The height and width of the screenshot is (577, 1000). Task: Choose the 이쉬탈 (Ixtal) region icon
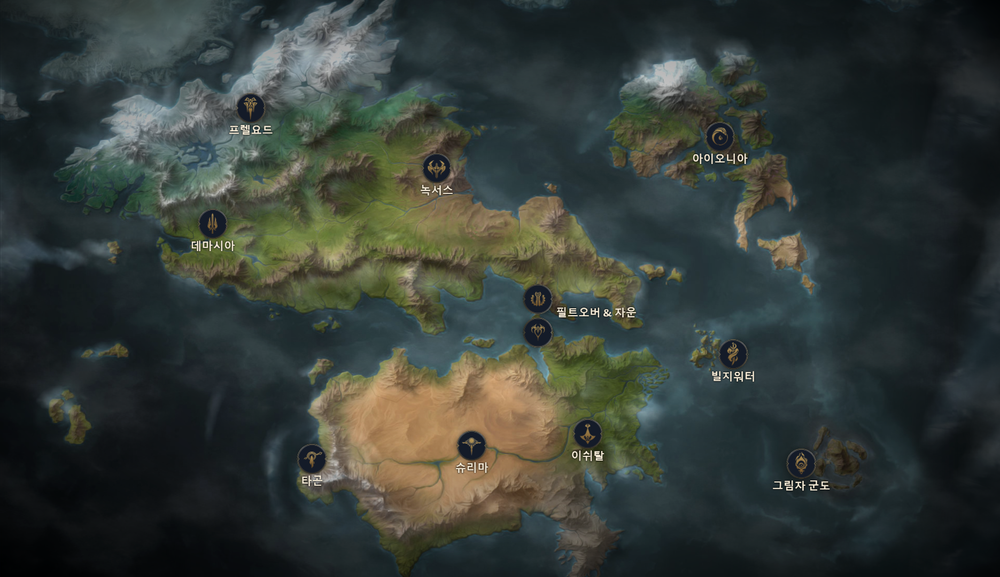click(587, 433)
